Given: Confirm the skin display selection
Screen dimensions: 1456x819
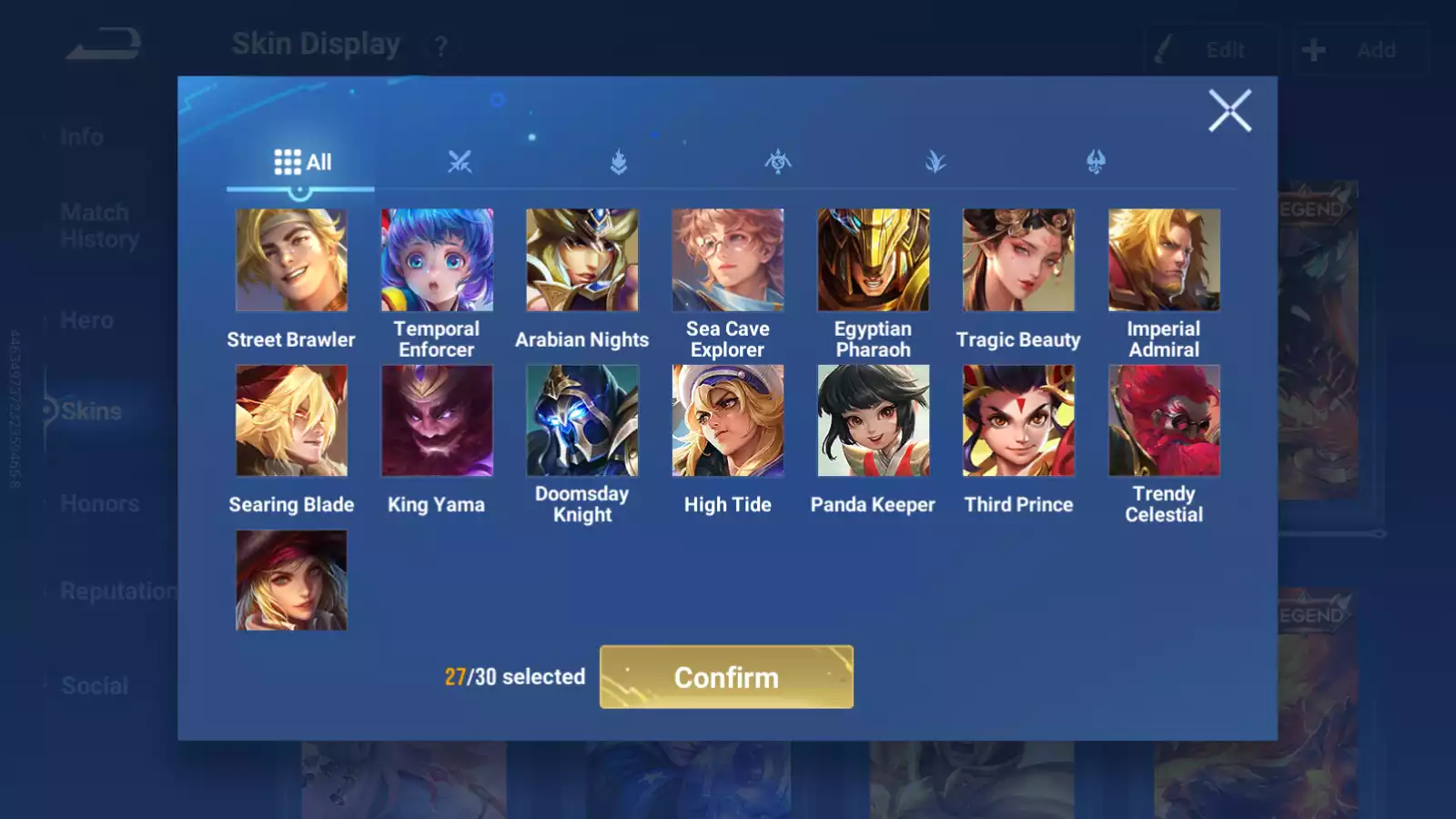Looking at the screenshot, I should pos(726,677).
